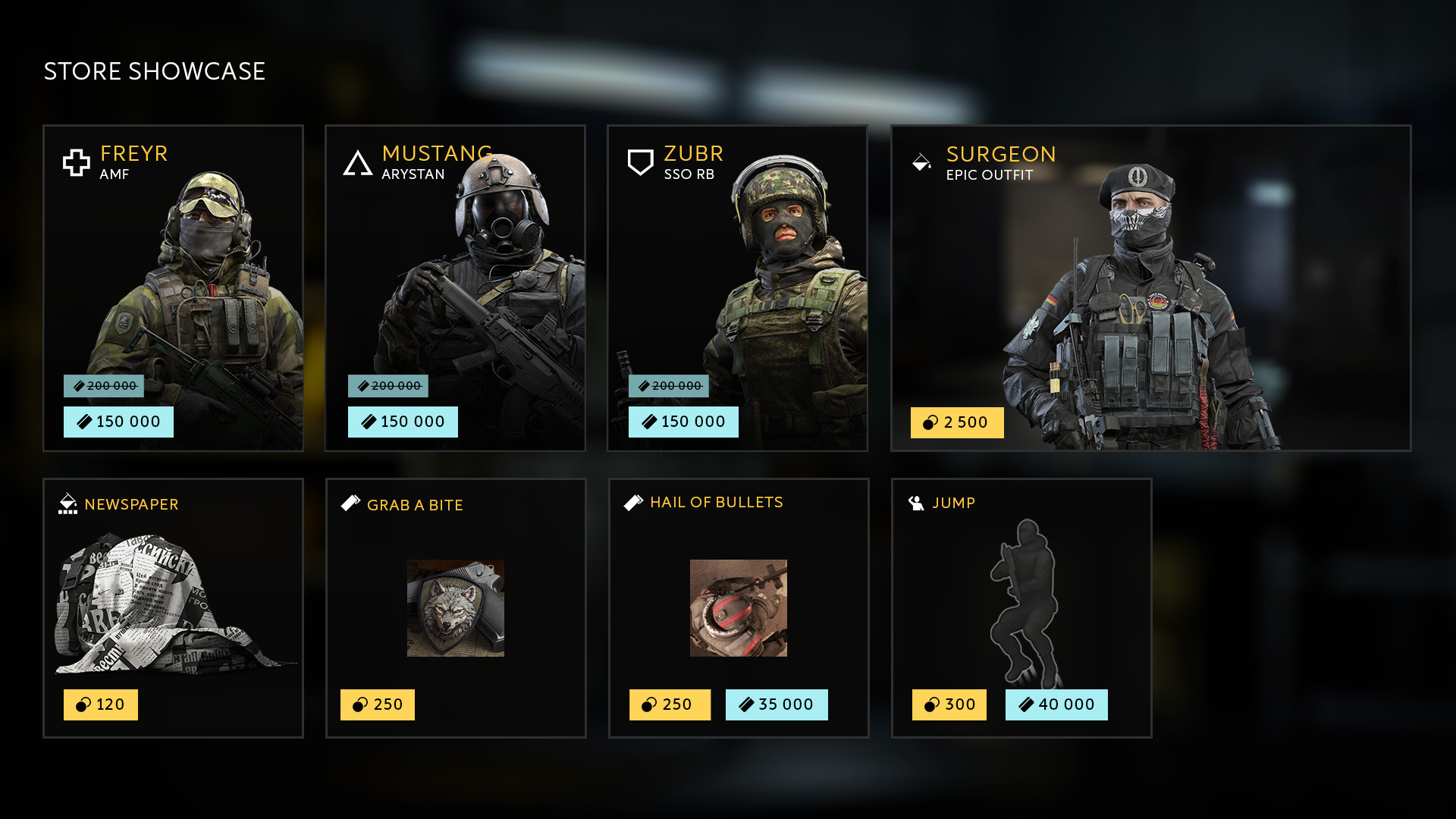Pay 40 000 credits for Jump emote
1456x819 pixels.
point(1056,704)
